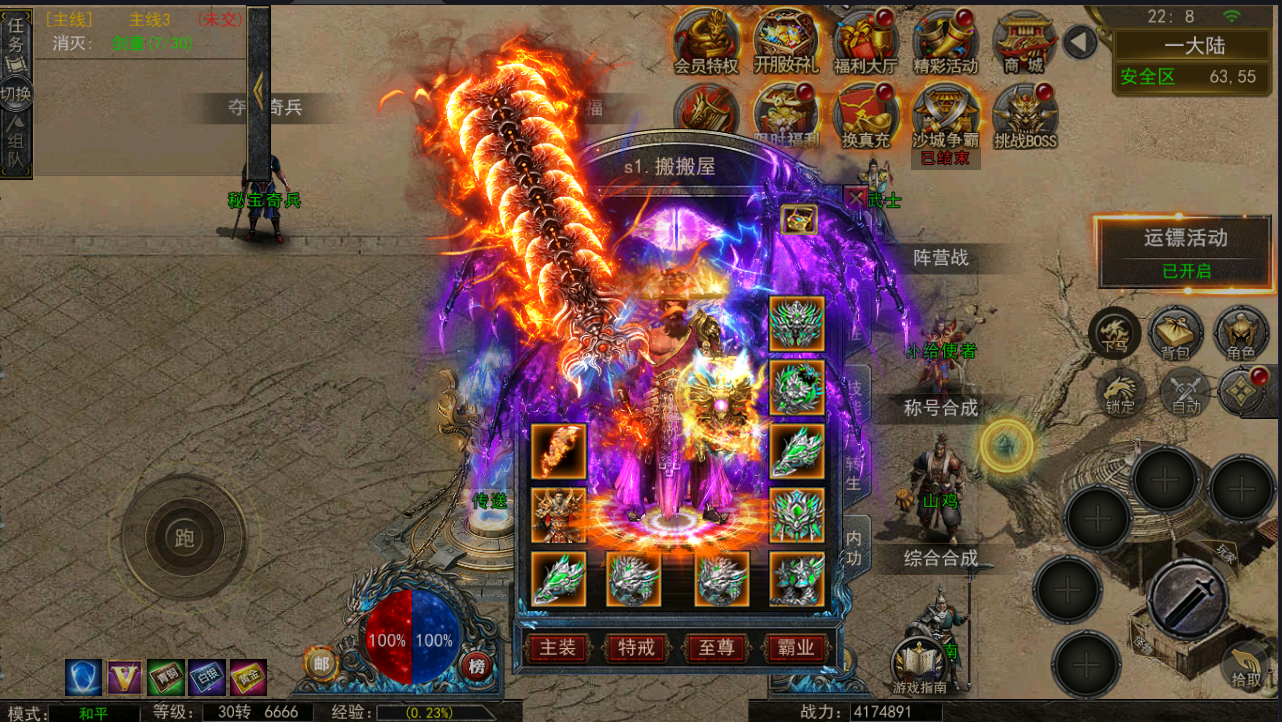Switch to the 特戒 tab in the equipment panel
Image resolution: width=1282 pixels, height=722 pixels.
(636, 648)
